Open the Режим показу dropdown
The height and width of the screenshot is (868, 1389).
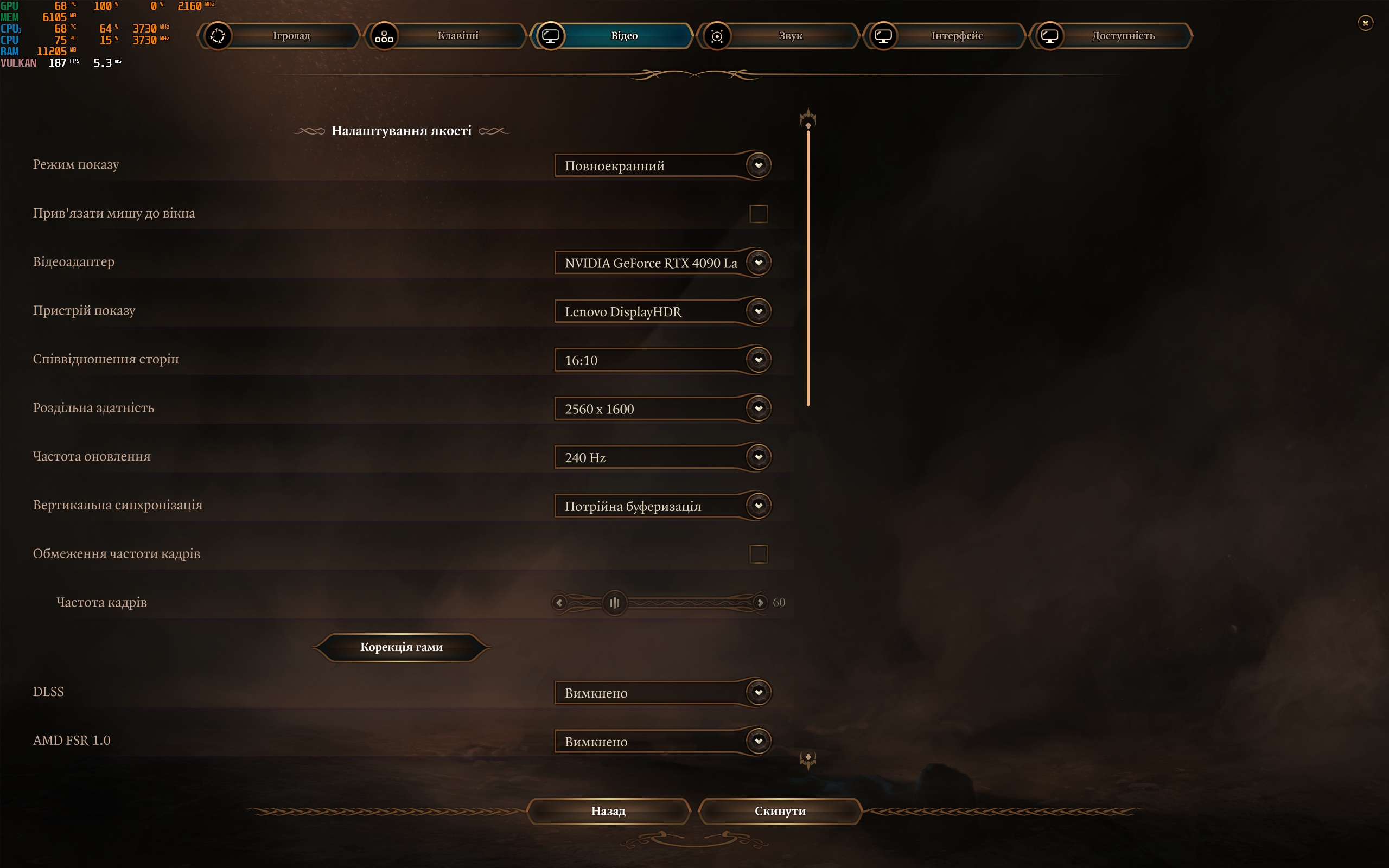(x=662, y=165)
